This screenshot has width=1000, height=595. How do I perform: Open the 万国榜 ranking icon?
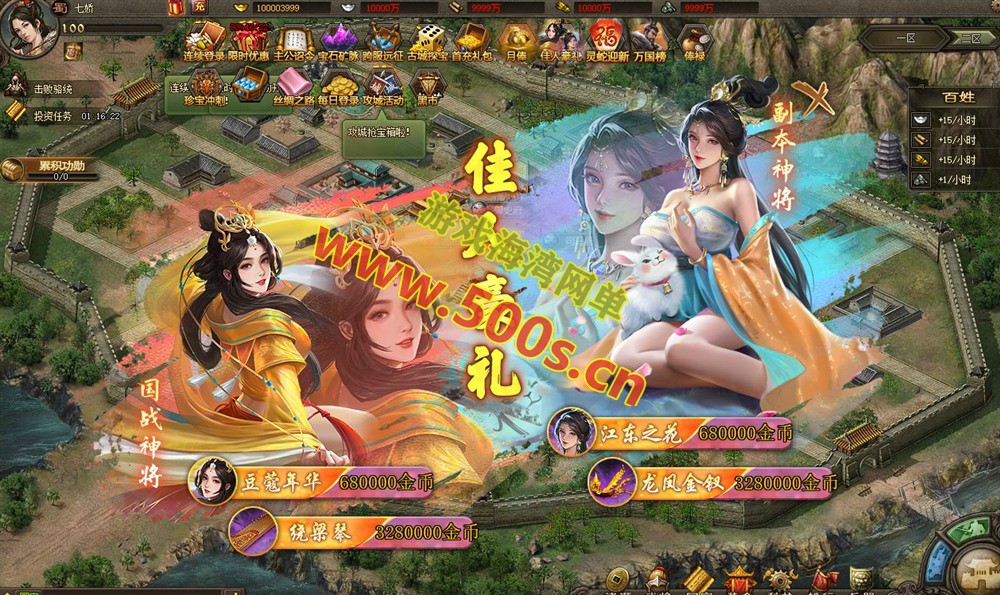tap(650, 42)
